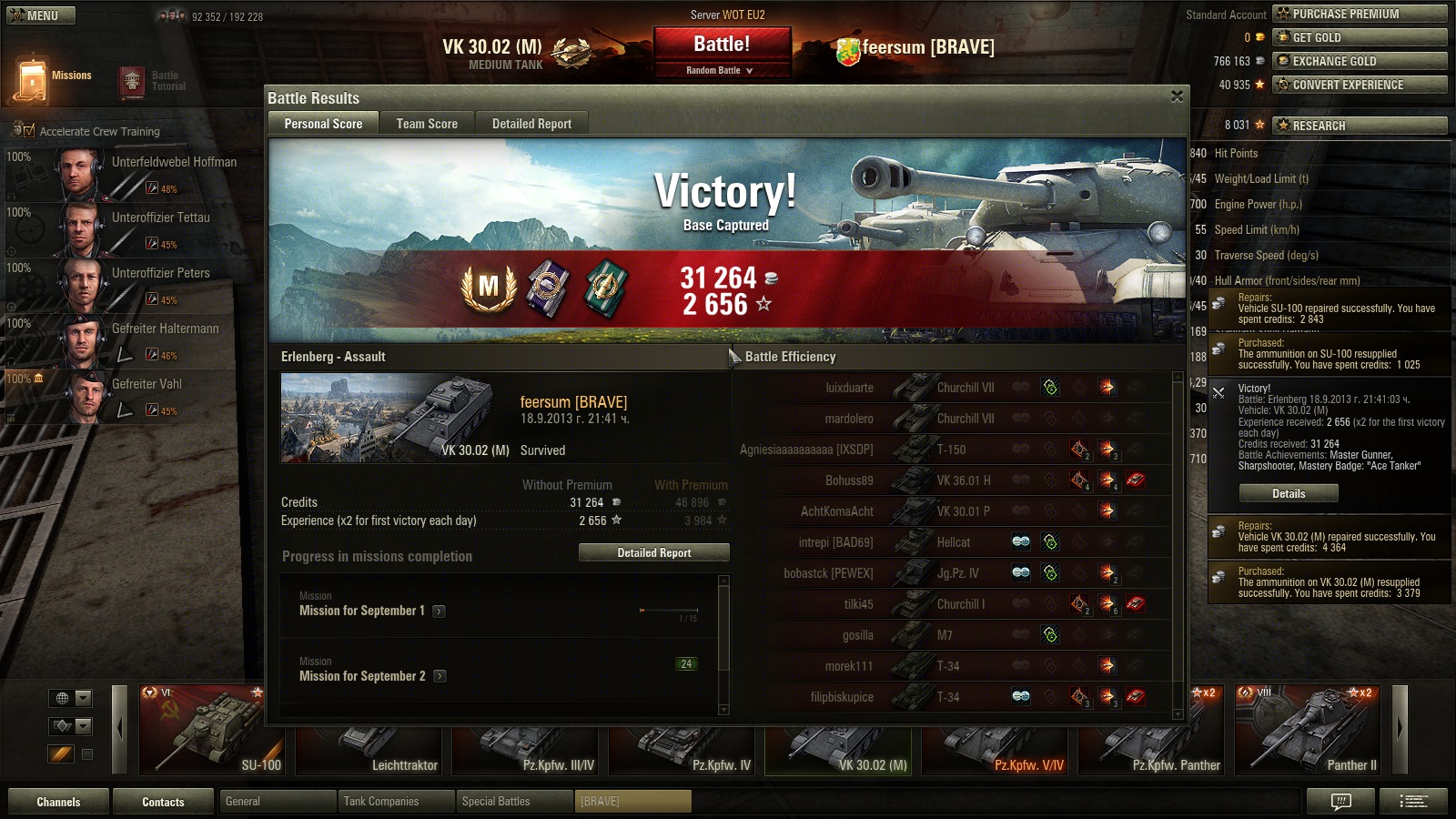Open the game MENU
Screen dimensions: 1456x819
[41, 15]
